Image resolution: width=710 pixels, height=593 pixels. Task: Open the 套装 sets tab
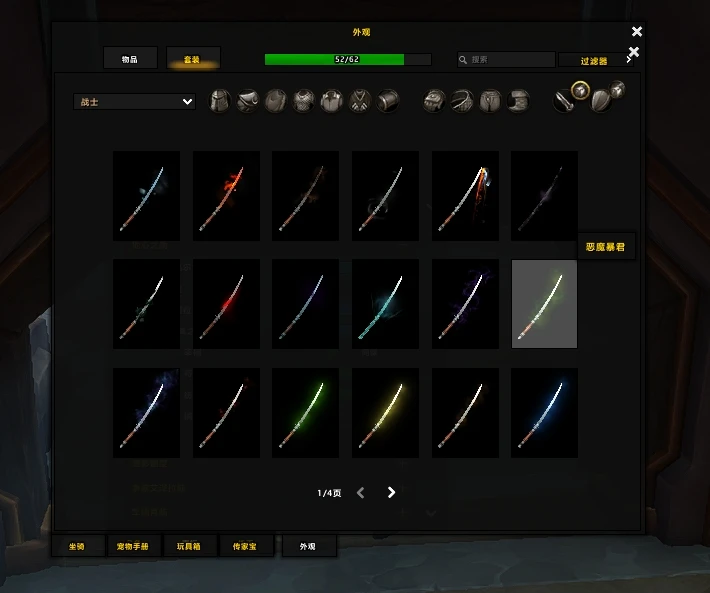(192, 59)
